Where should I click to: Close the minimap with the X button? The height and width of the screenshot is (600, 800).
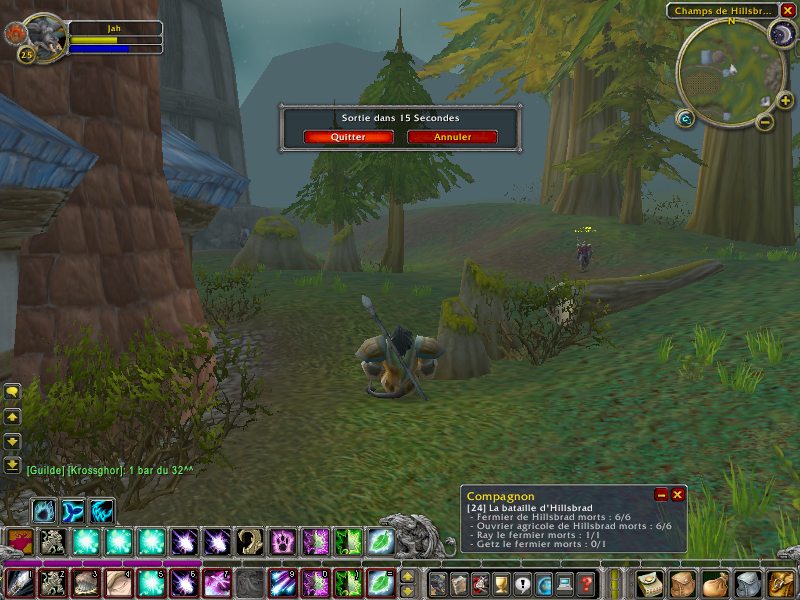pos(788,11)
